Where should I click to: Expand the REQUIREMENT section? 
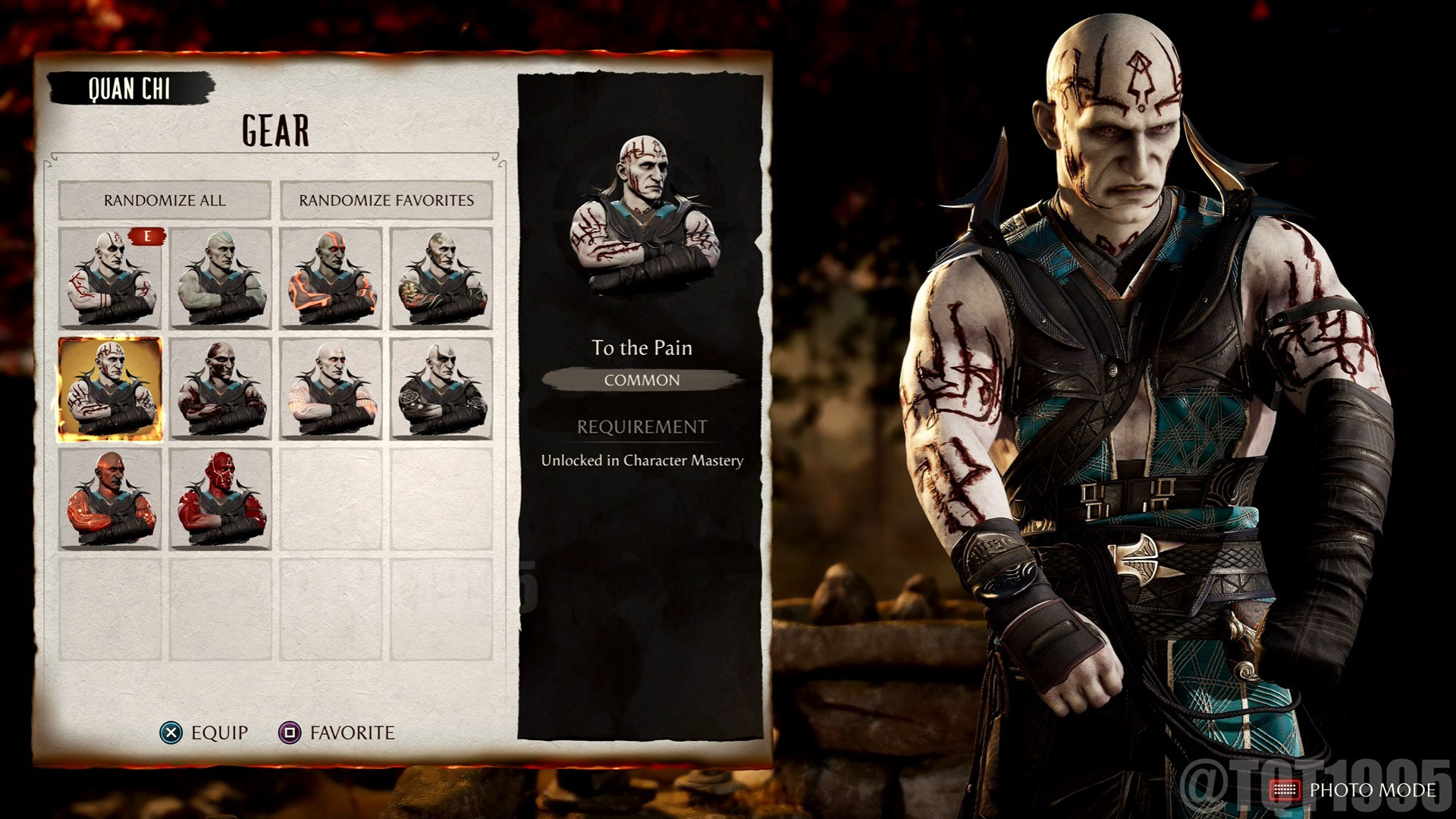coord(643,426)
